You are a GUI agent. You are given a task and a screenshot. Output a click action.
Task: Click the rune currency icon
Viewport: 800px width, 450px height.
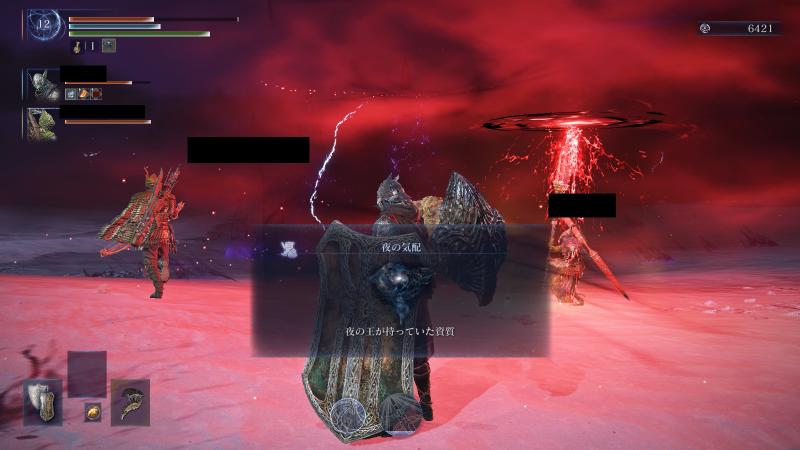[x=706, y=29]
